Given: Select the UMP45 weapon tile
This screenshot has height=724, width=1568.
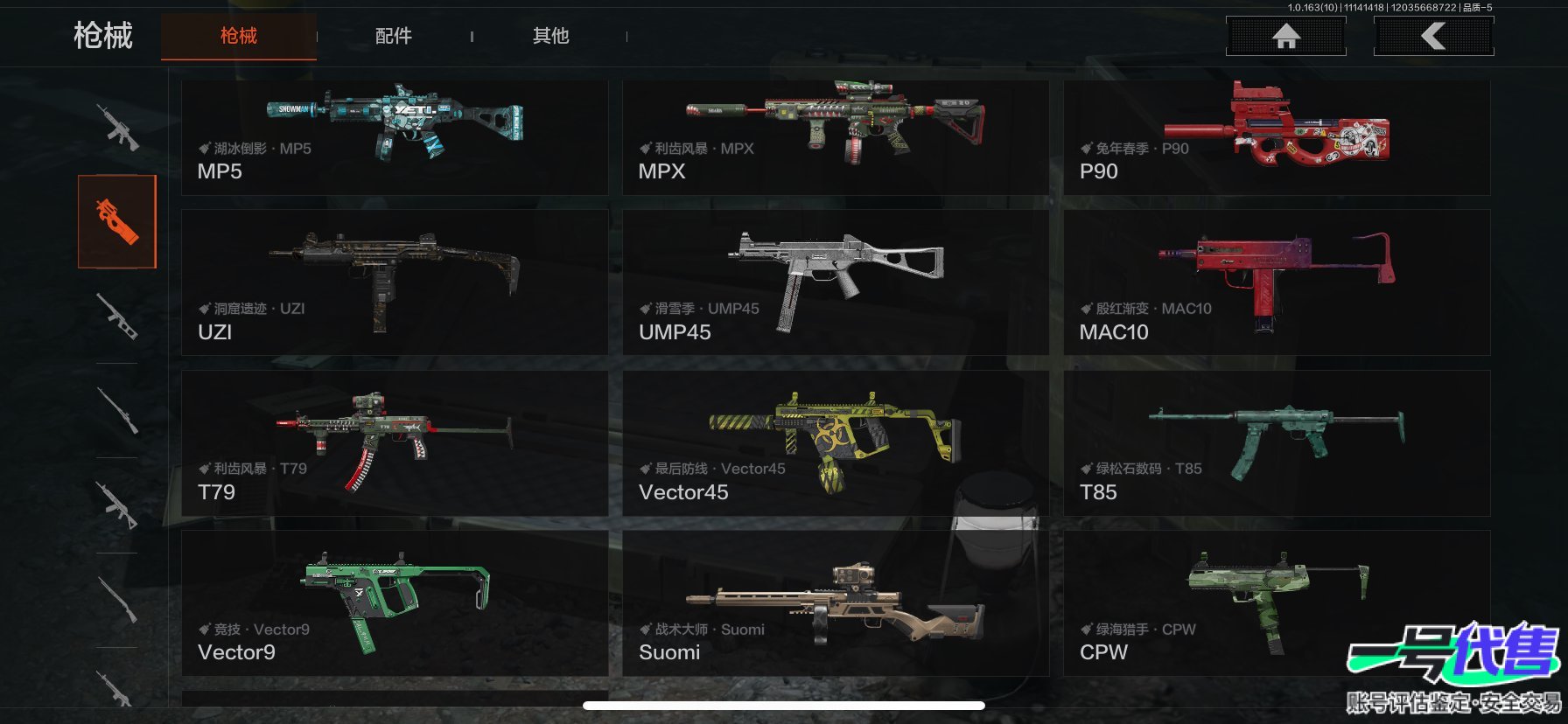Looking at the screenshot, I should 835,282.
